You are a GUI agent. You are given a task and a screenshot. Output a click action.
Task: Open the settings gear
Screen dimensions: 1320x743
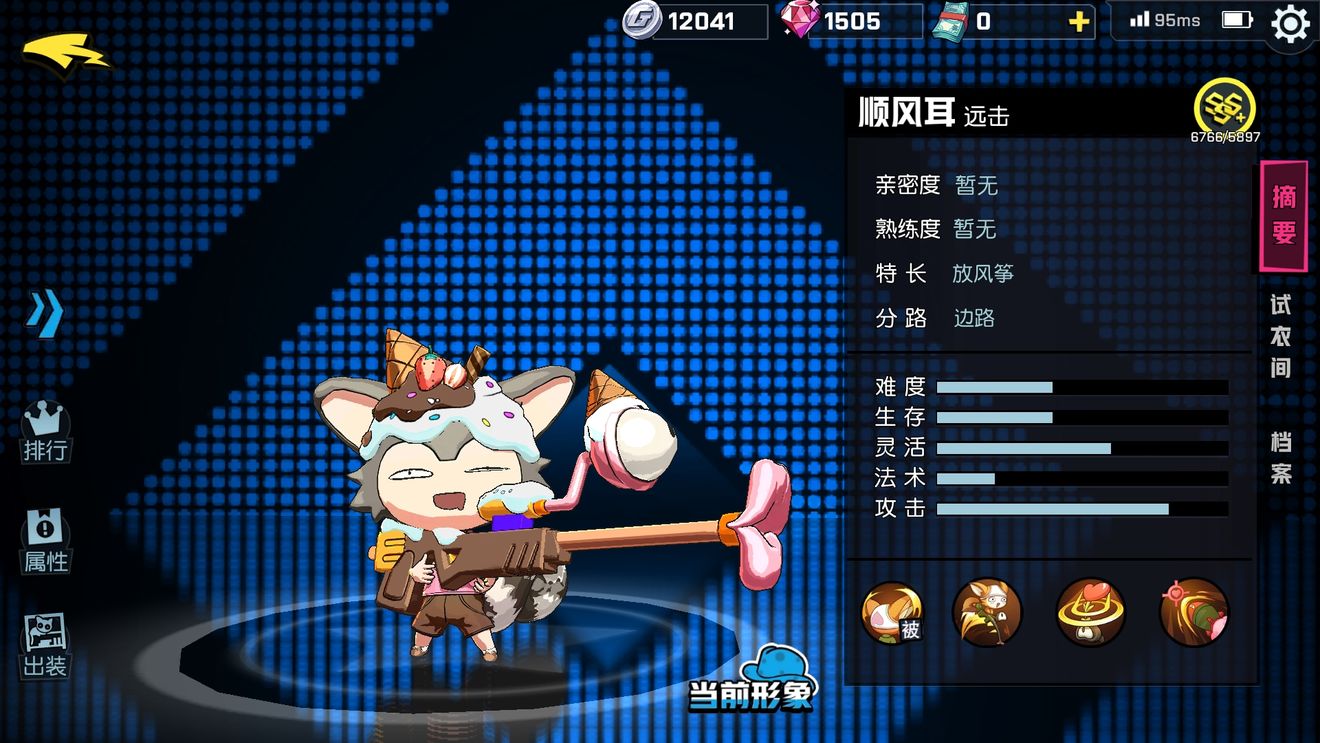tap(1290, 24)
